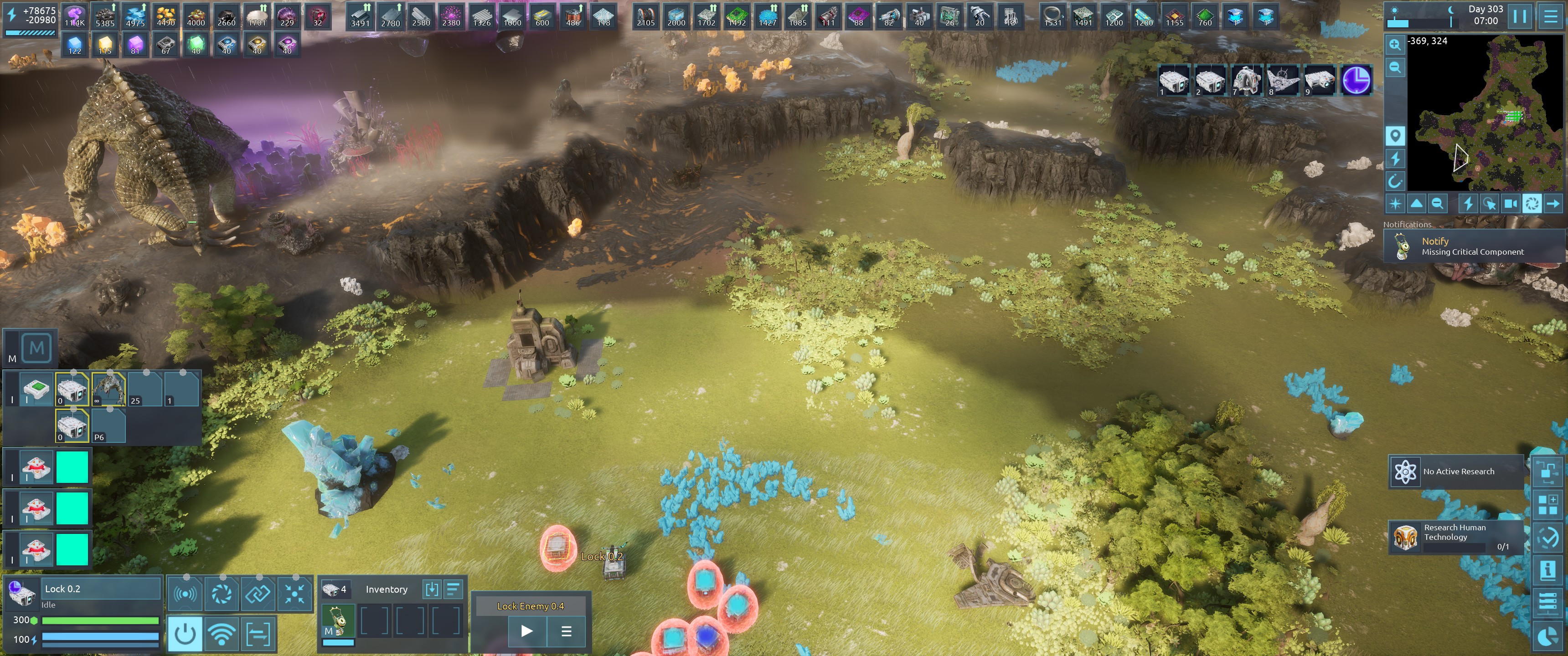Open the Missing Critical Component notification
Screen dimensions: 1568x656
[1473, 246]
